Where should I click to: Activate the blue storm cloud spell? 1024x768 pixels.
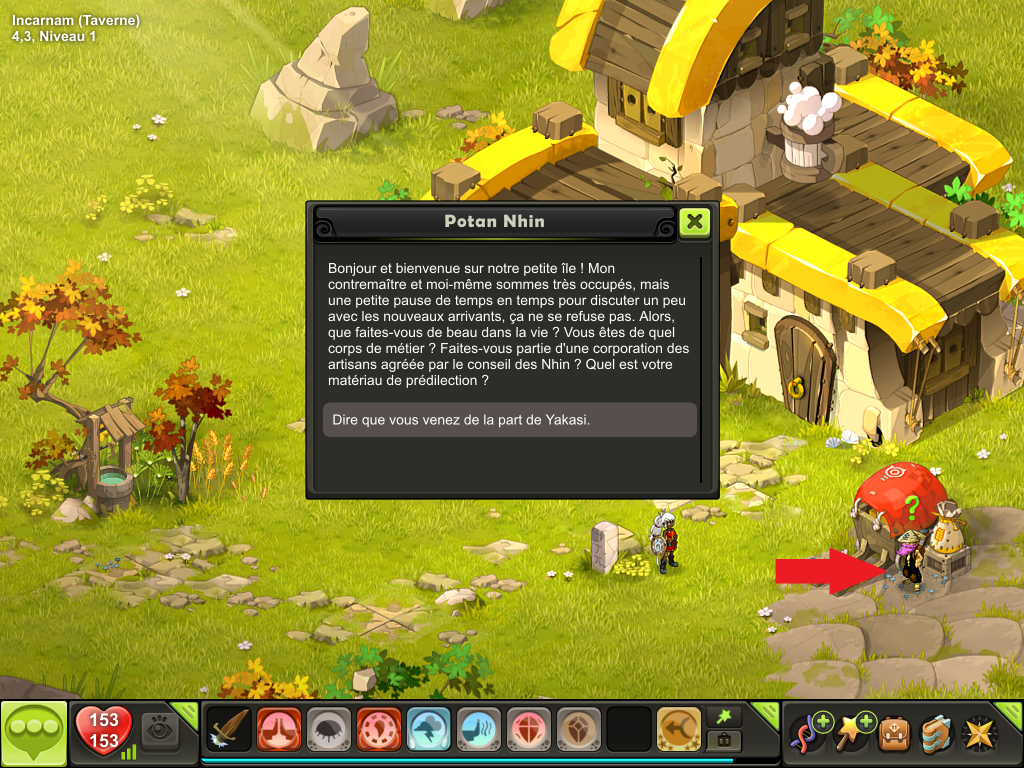coord(428,729)
